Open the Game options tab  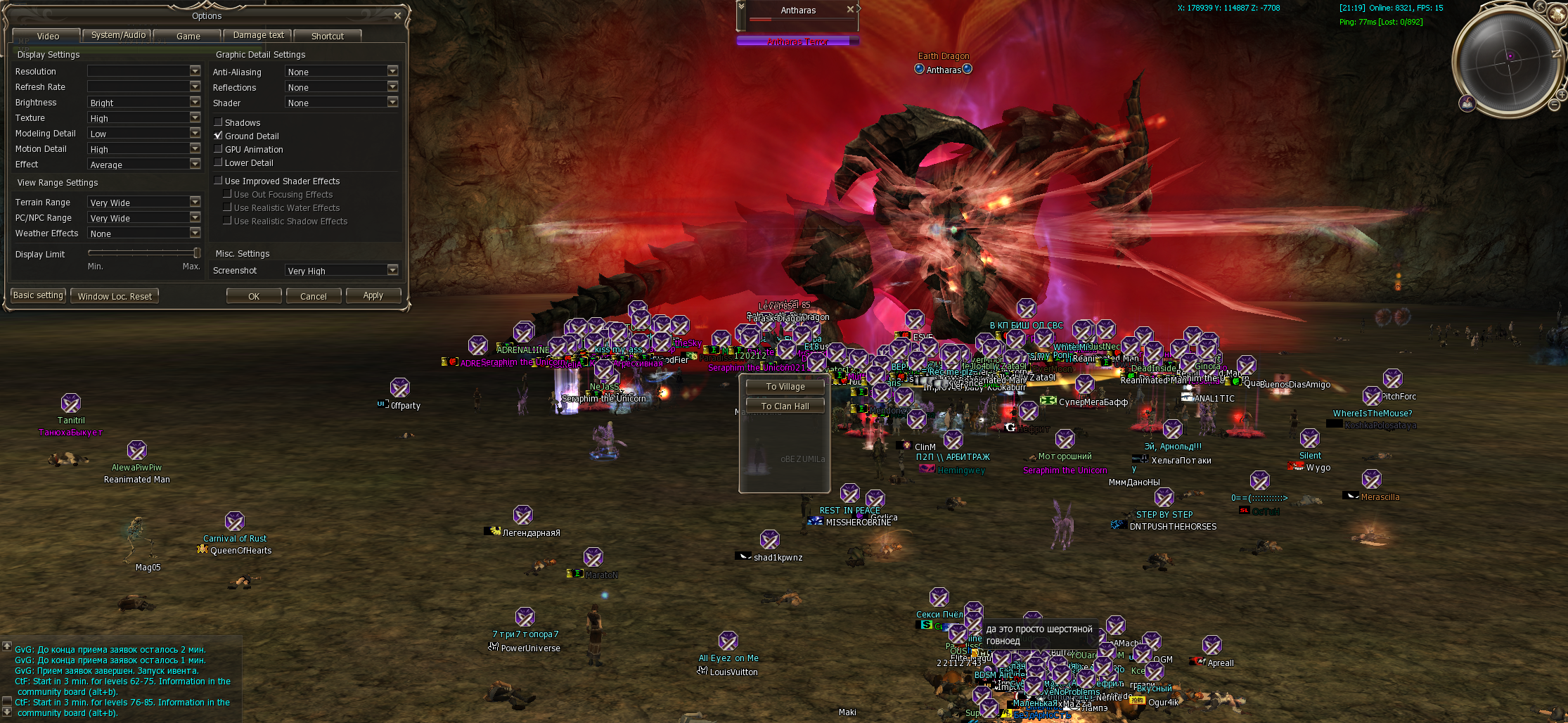[188, 36]
